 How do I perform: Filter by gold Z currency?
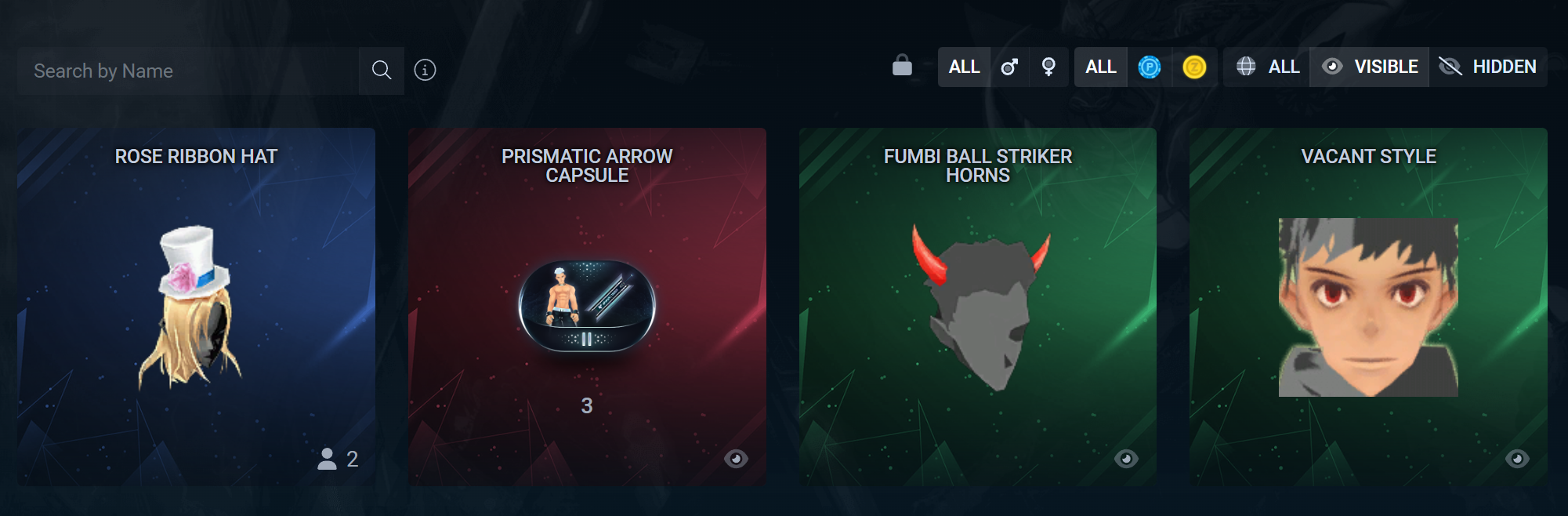pyautogui.click(x=1194, y=67)
